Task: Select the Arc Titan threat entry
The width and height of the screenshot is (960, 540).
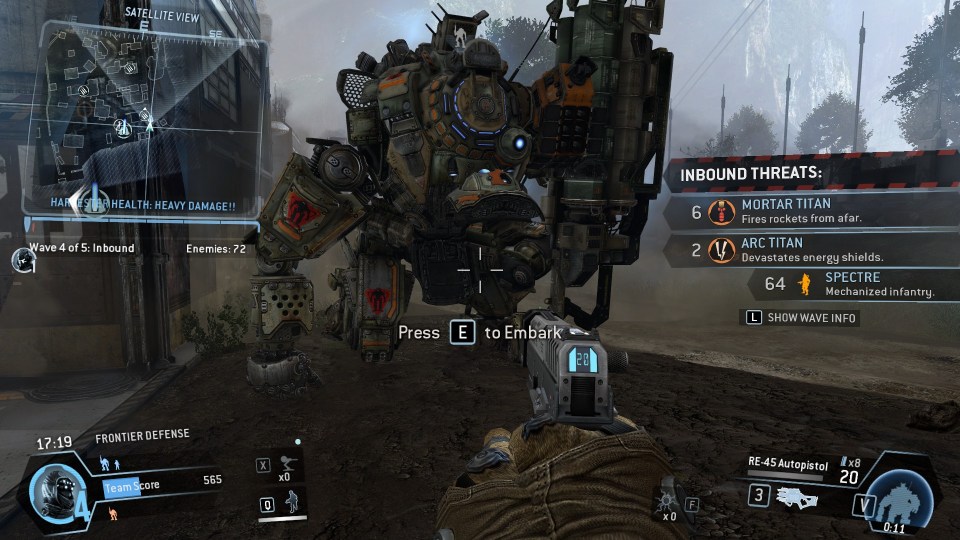Action: click(800, 250)
